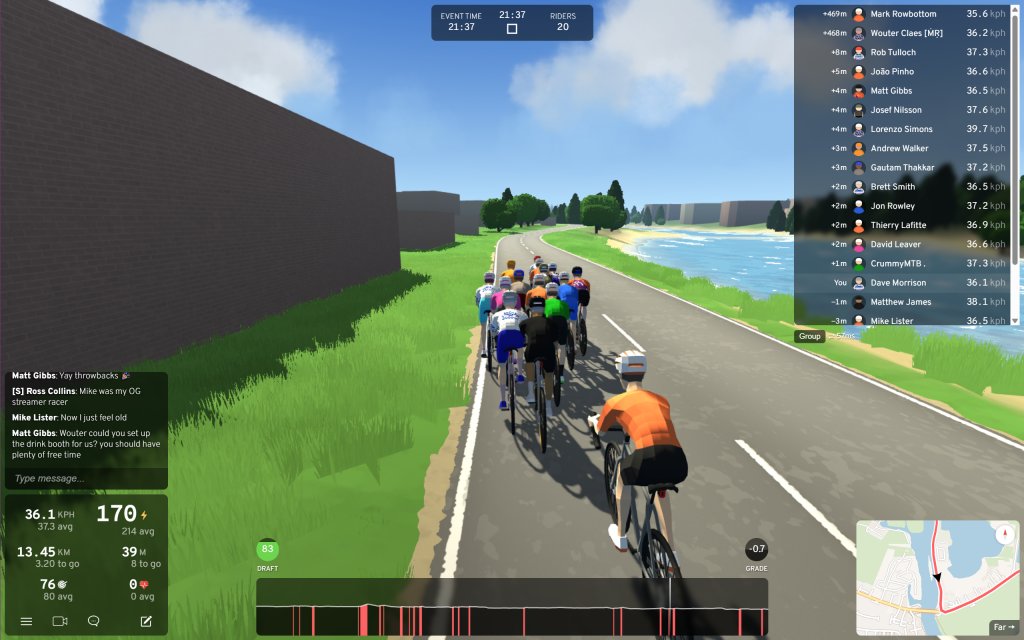Viewport: 1024px width, 640px height.
Task: Click the compass on the minimap
Action: coord(1006,534)
